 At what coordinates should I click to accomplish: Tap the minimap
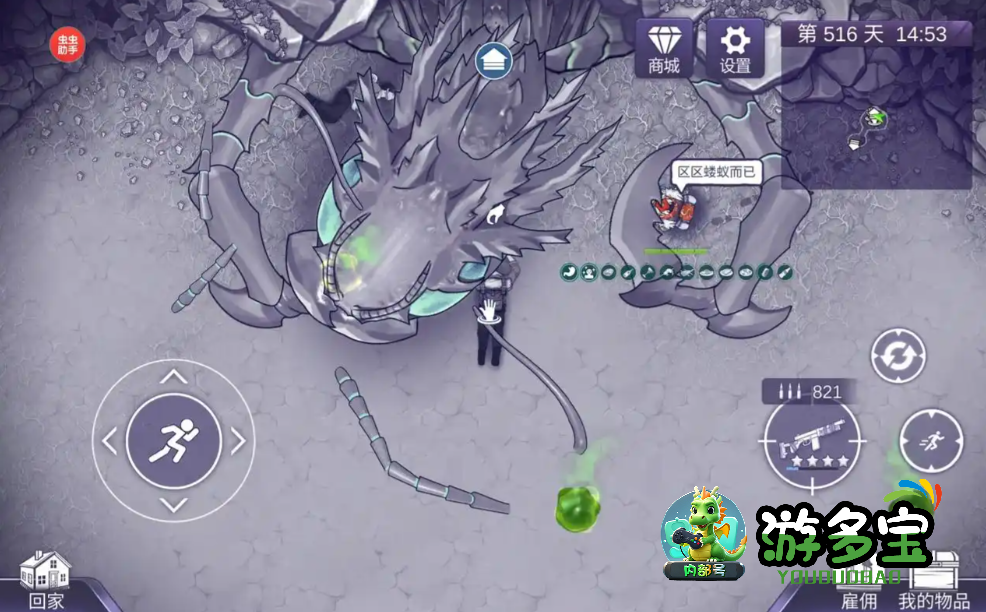pyautogui.click(x=876, y=118)
